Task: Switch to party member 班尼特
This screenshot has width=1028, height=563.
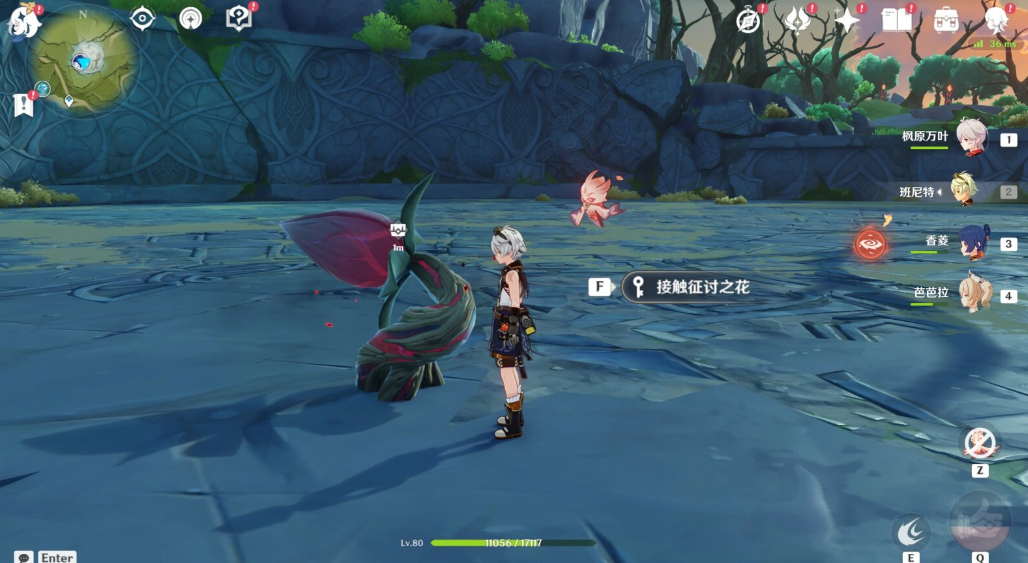Action: point(966,191)
